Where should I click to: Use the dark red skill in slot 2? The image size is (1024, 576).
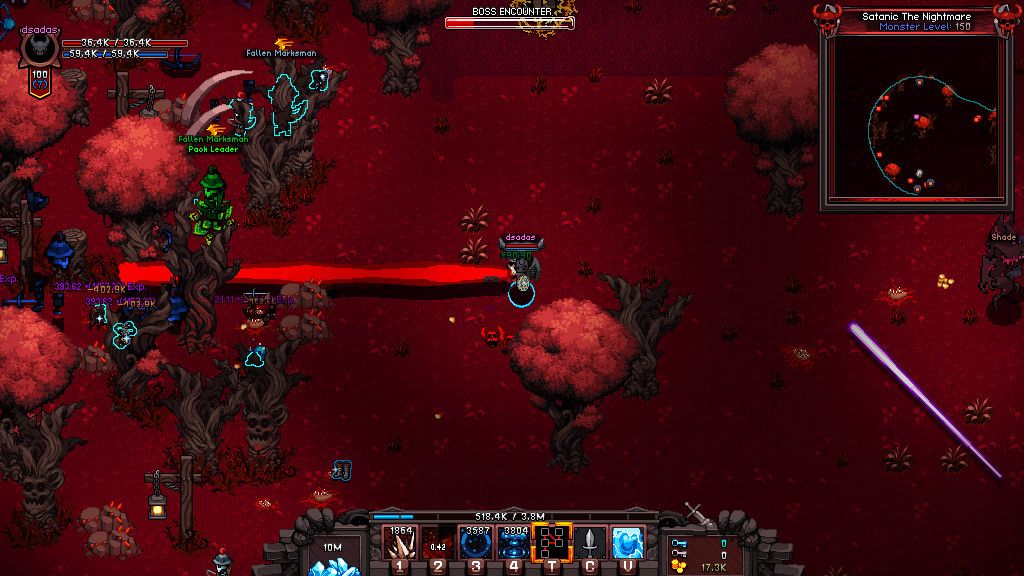[438, 542]
